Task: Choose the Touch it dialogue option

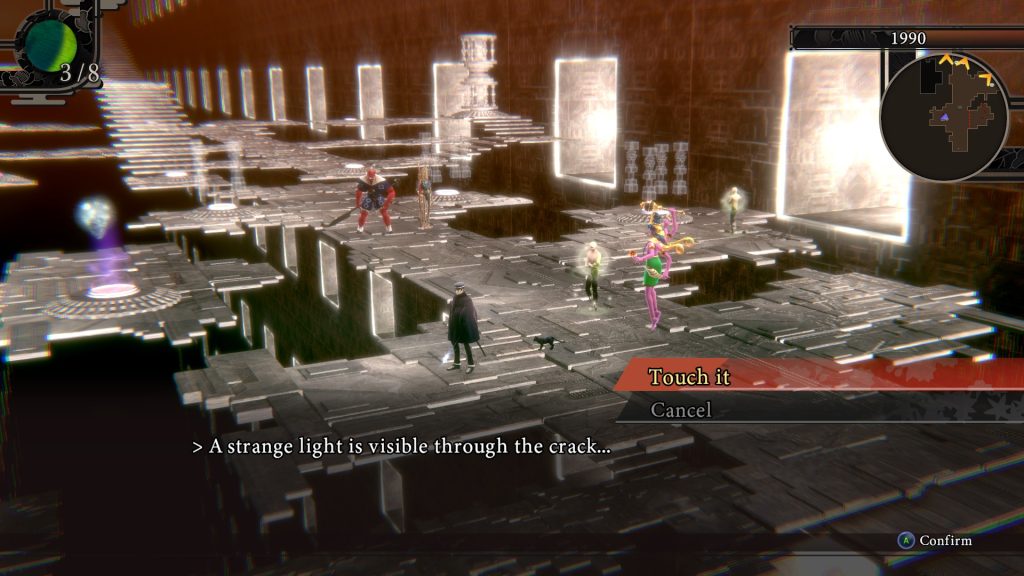Action: (x=690, y=377)
